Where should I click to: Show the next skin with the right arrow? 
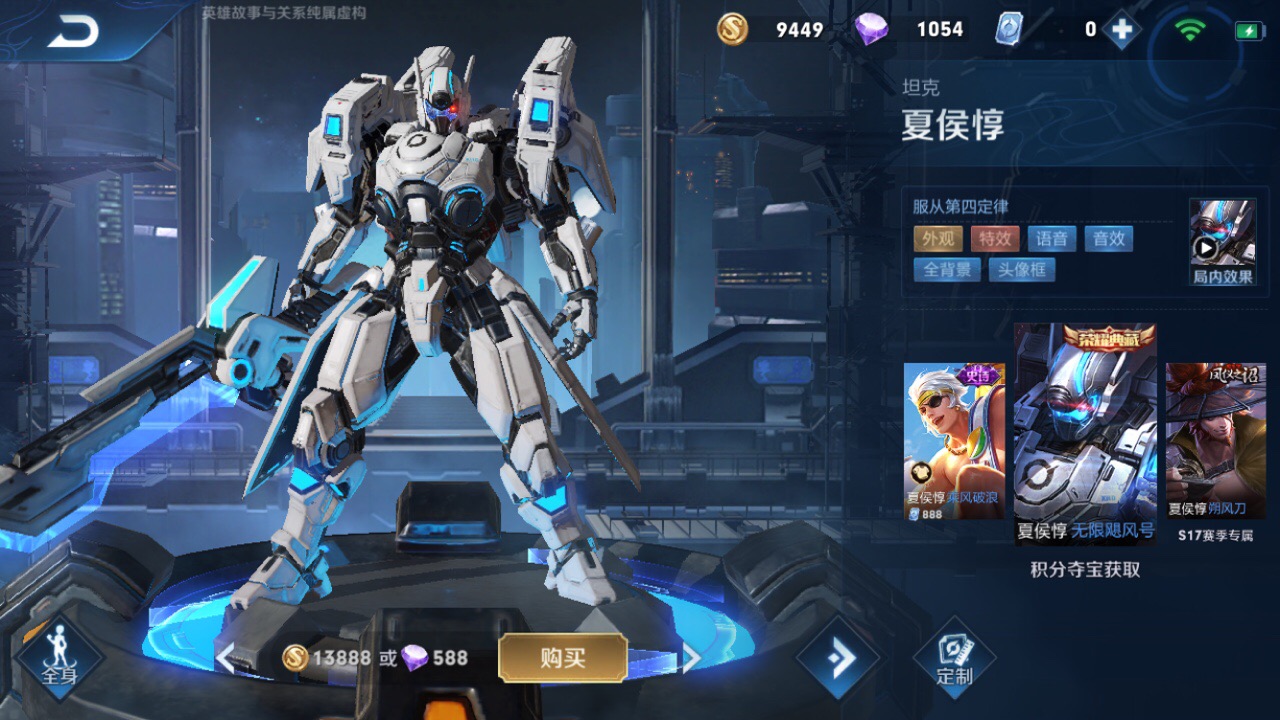pyautogui.click(x=690, y=658)
